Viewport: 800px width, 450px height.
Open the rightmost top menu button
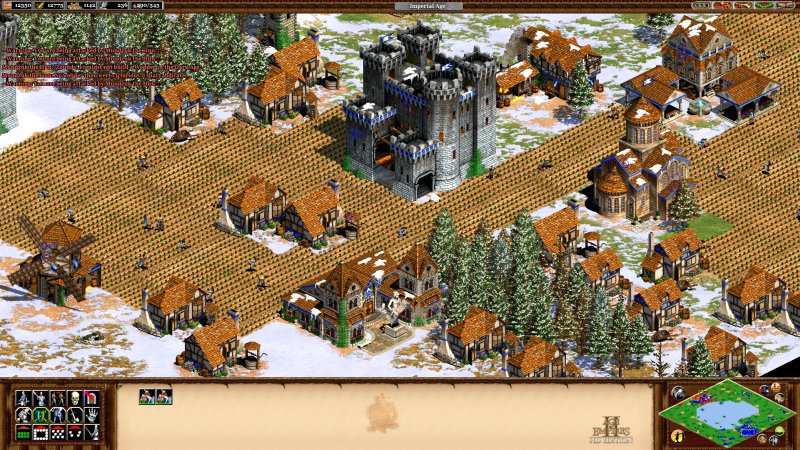[784, 6]
